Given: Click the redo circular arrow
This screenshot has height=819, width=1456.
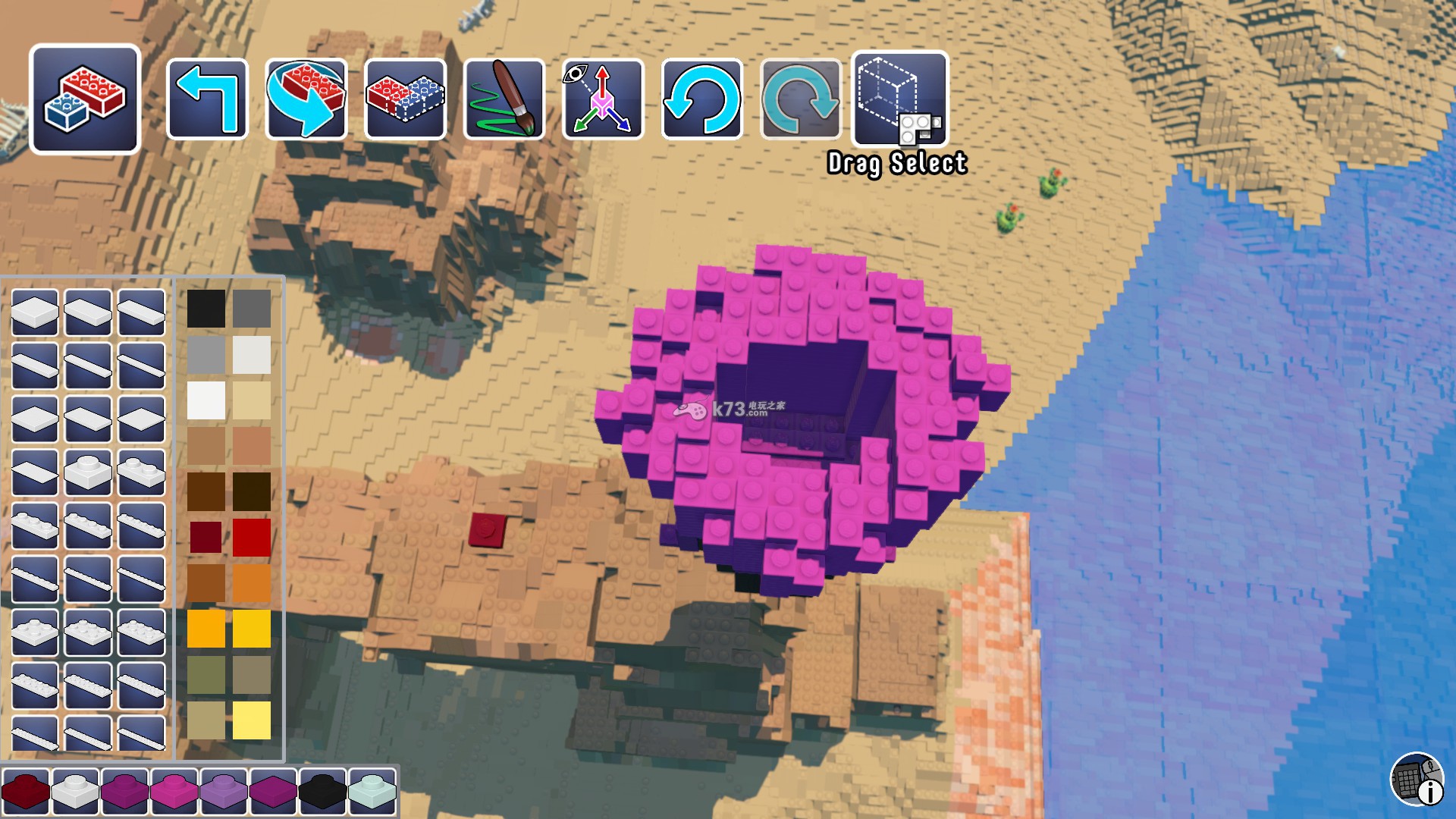Looking at the screenshot, I should [x=801, y=99].
